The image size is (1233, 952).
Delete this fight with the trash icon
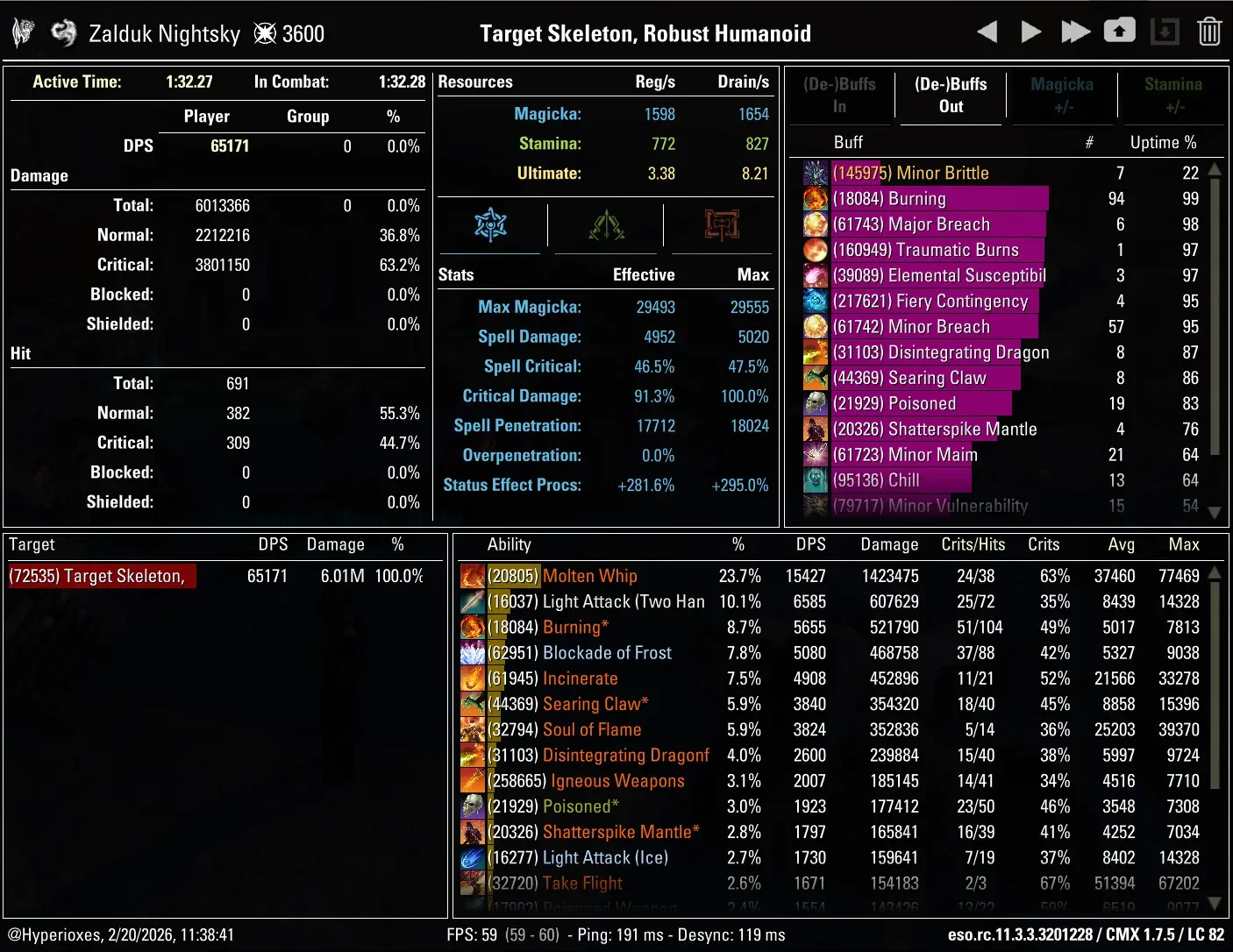tap(1209, 31)
